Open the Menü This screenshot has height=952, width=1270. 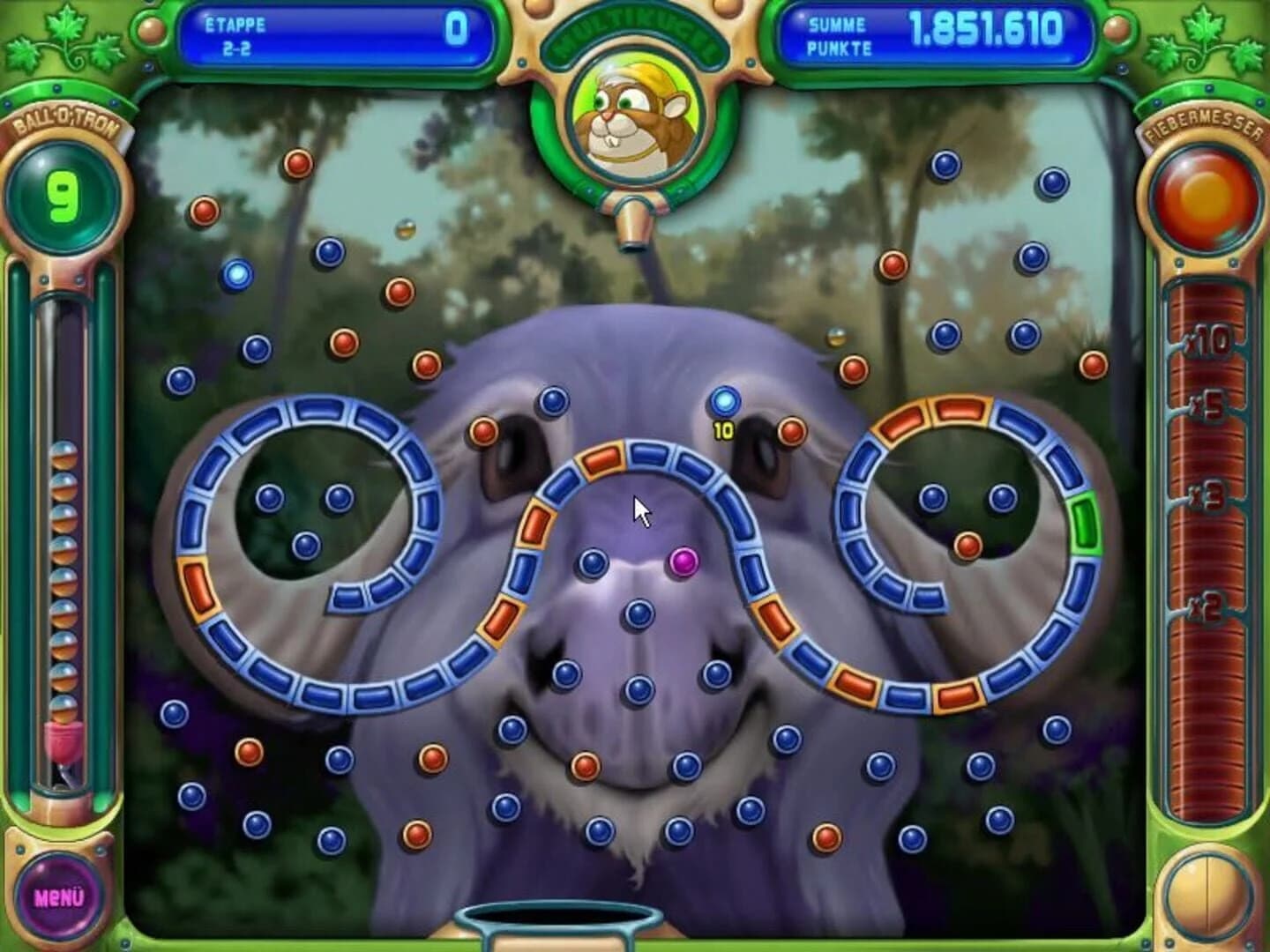[60, 896]
